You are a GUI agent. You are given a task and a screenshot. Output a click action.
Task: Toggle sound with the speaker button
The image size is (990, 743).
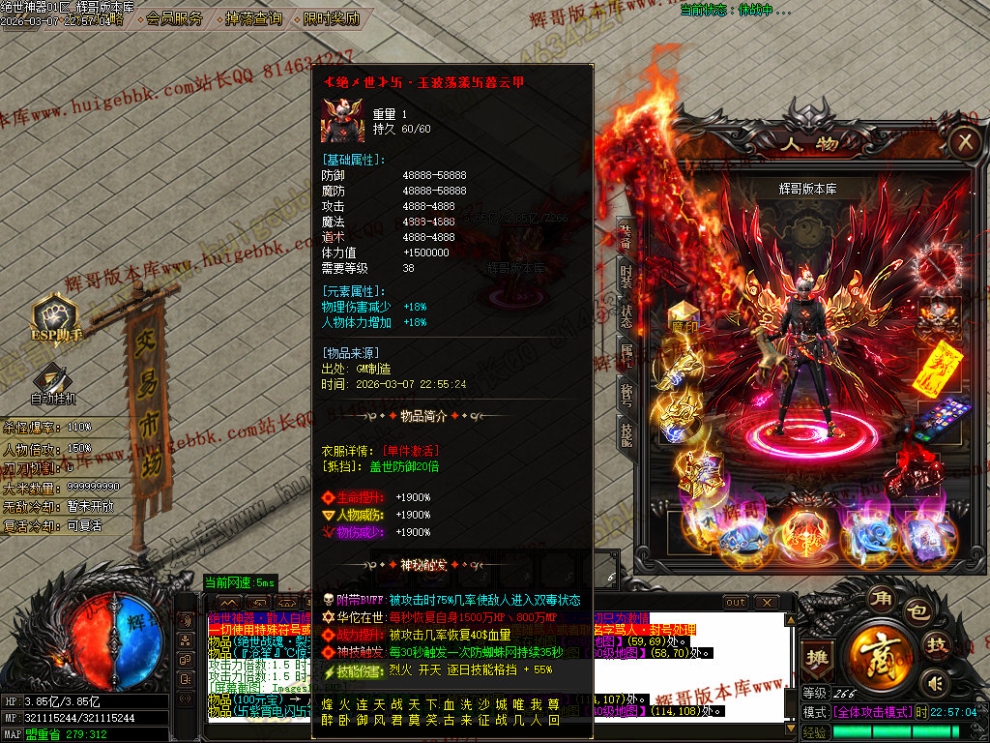point(936,683)
